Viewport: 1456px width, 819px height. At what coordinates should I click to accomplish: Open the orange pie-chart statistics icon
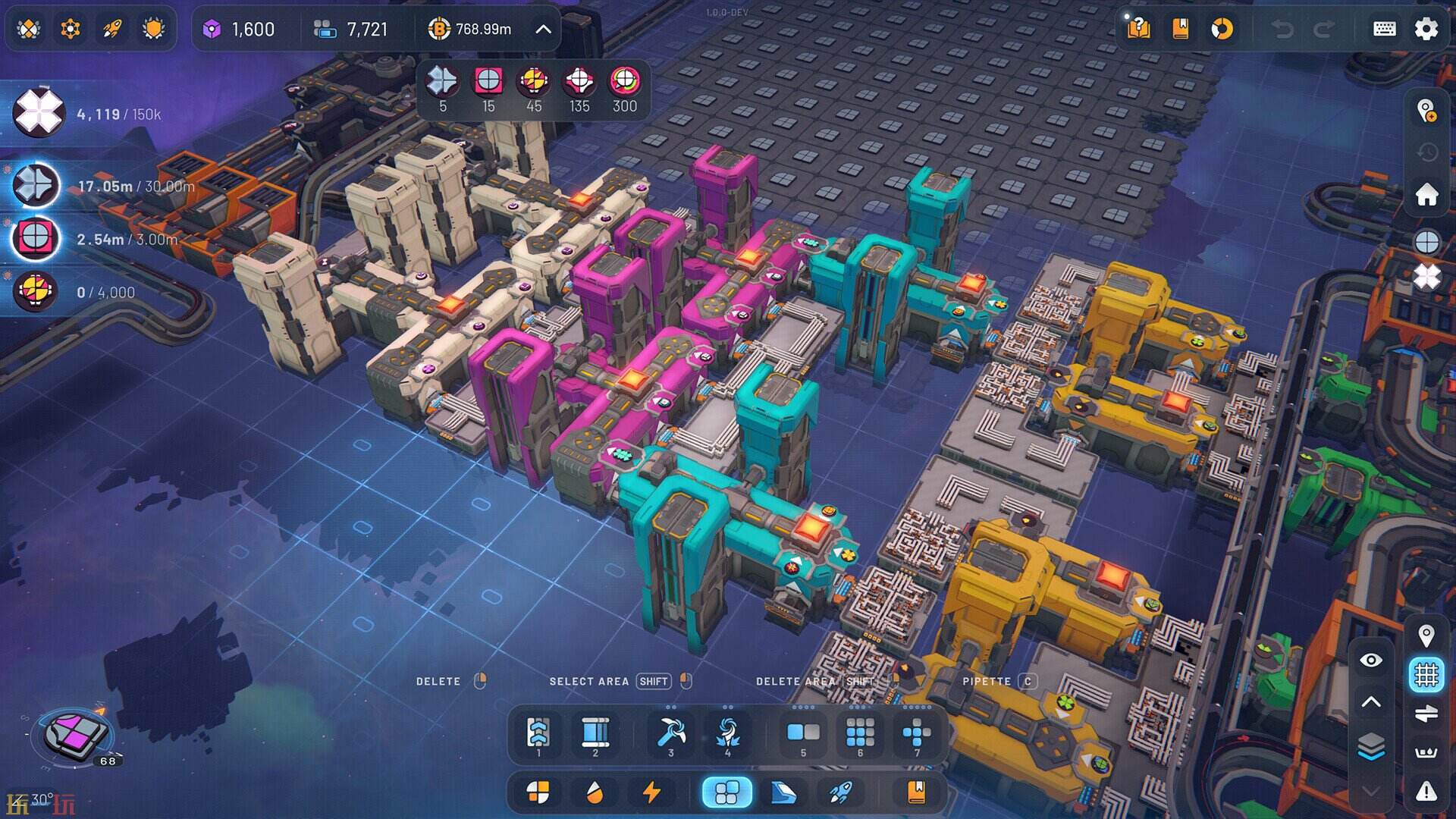[1222, 29]
